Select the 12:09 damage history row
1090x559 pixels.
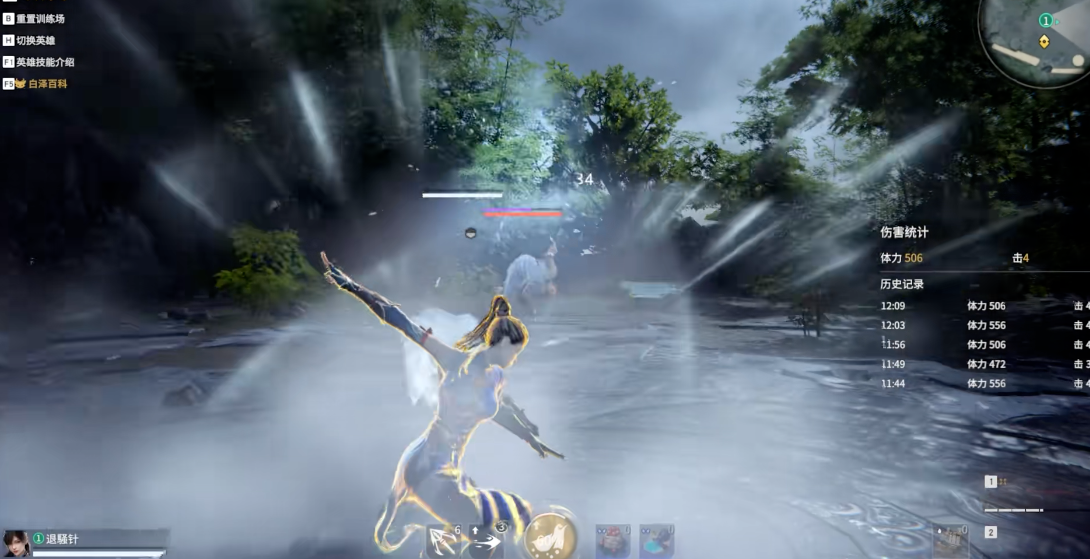(980, 306)
